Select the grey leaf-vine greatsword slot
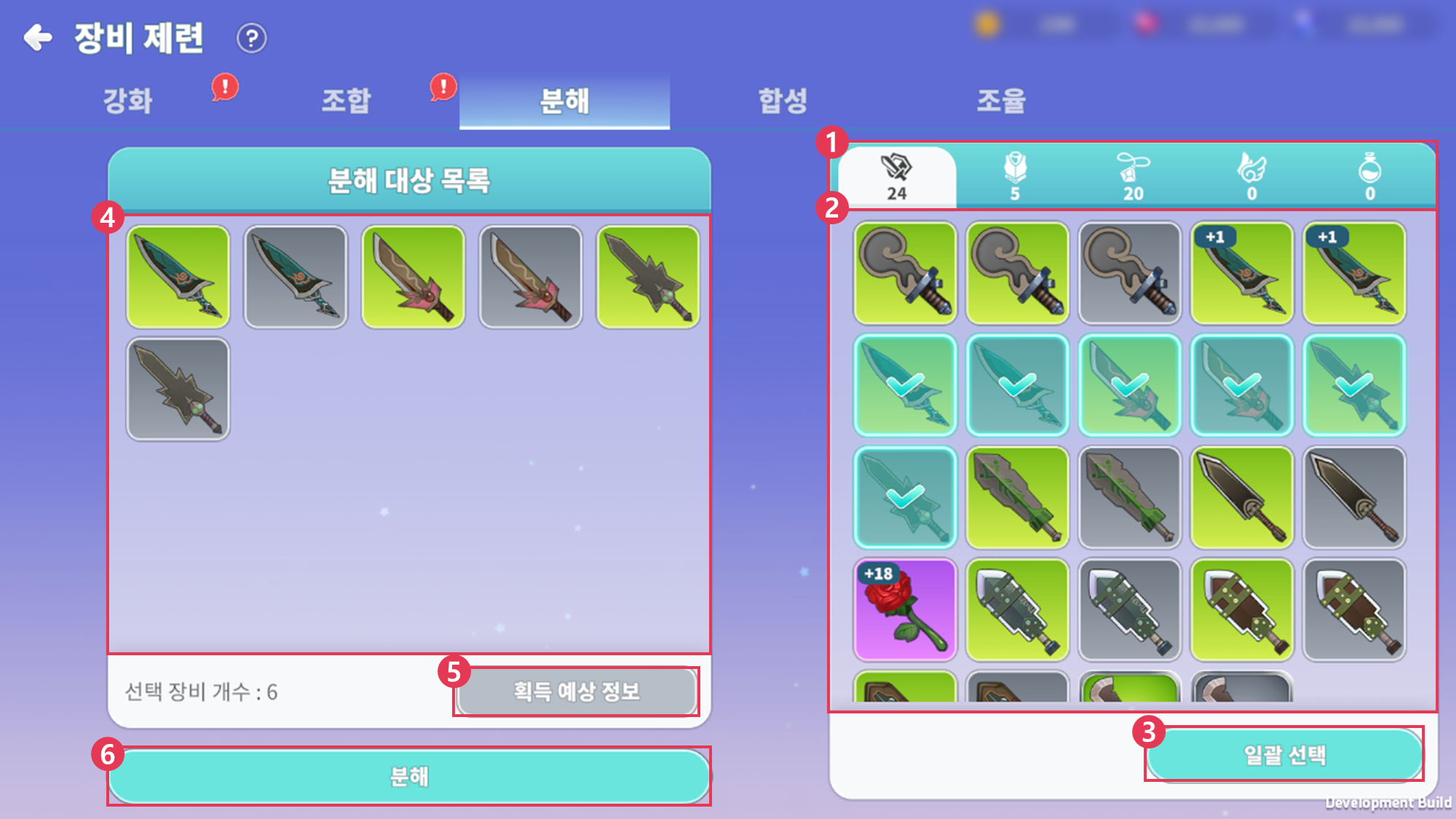Viewport: 1456px width, 819px height. click(x=1129, y=498)
